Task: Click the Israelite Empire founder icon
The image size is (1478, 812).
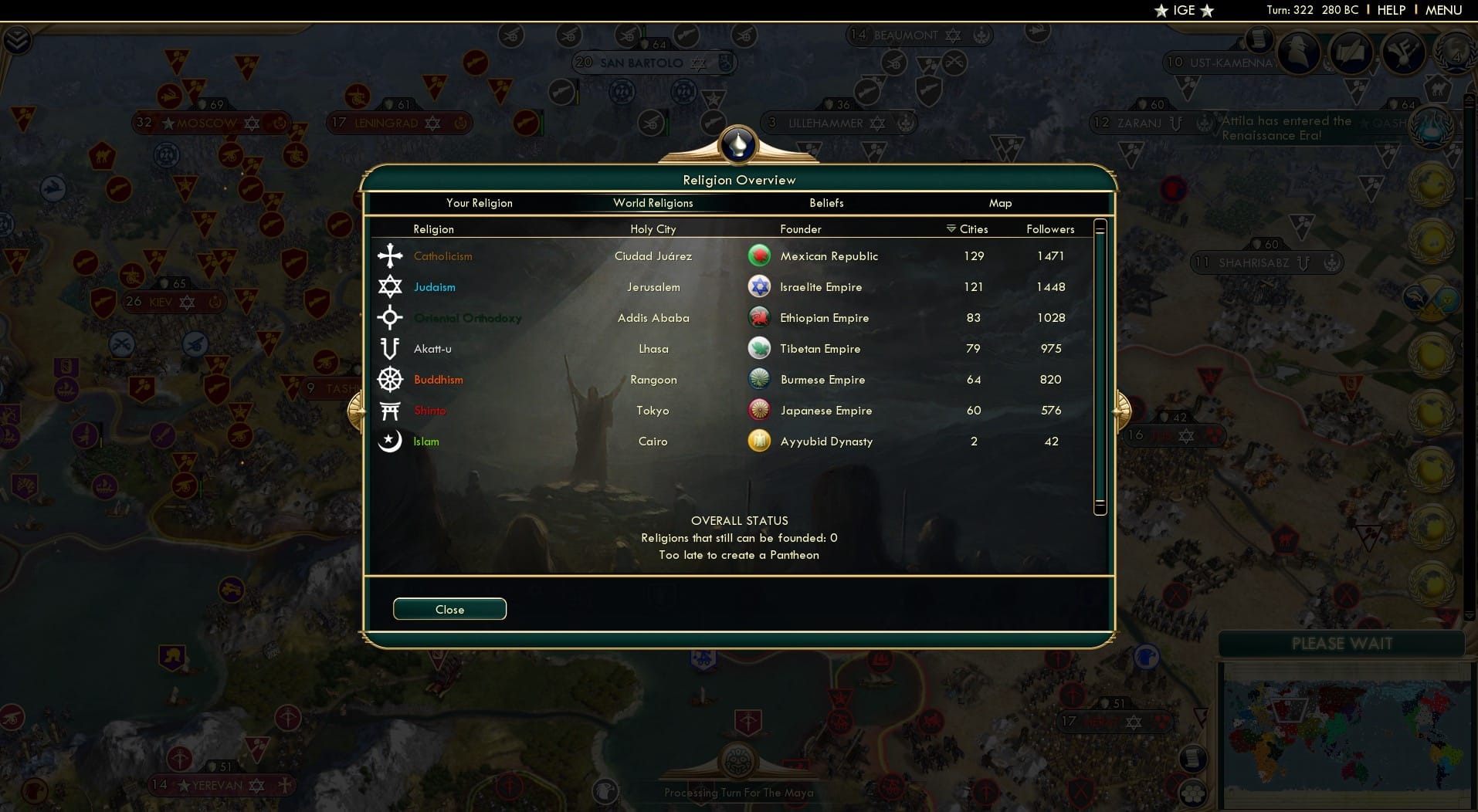Action: [x=760, y=286]
